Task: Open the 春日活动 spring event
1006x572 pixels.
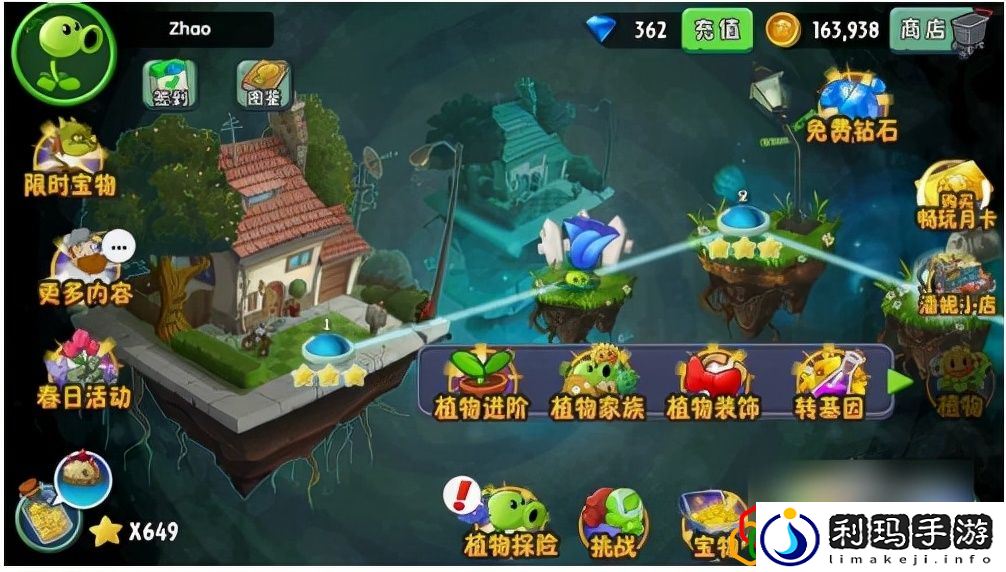Action: [x=82, y=368]
